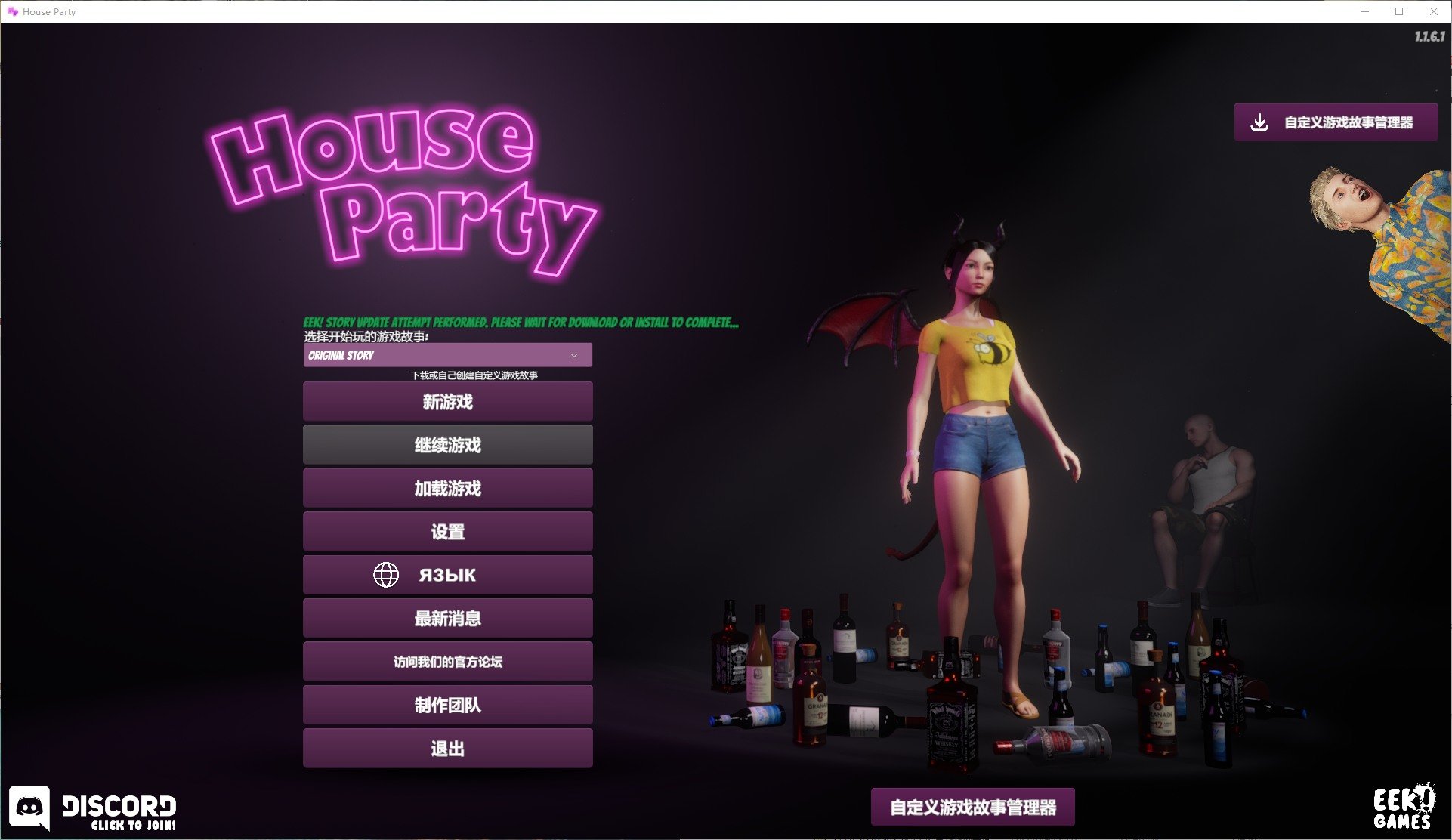This screenshot has width=1452, height=840.
Task: Quit the game with 退出
Action: coord(447,748)
